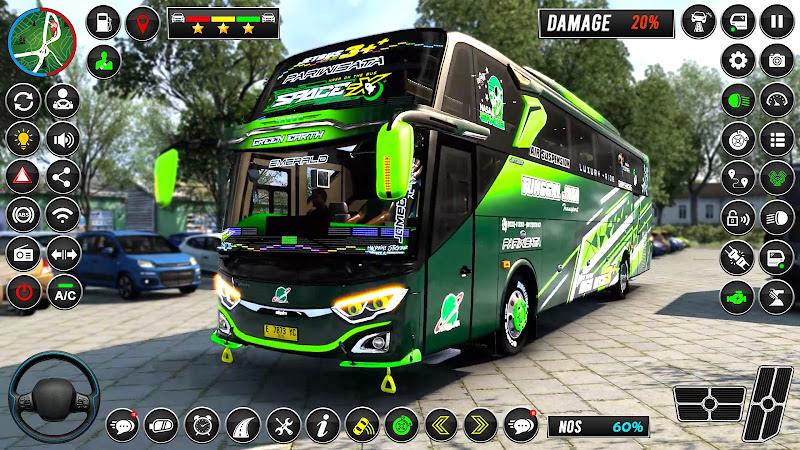Open the radio
The height and width of the screenshot is (450, 800).
(x=22, y=253)
